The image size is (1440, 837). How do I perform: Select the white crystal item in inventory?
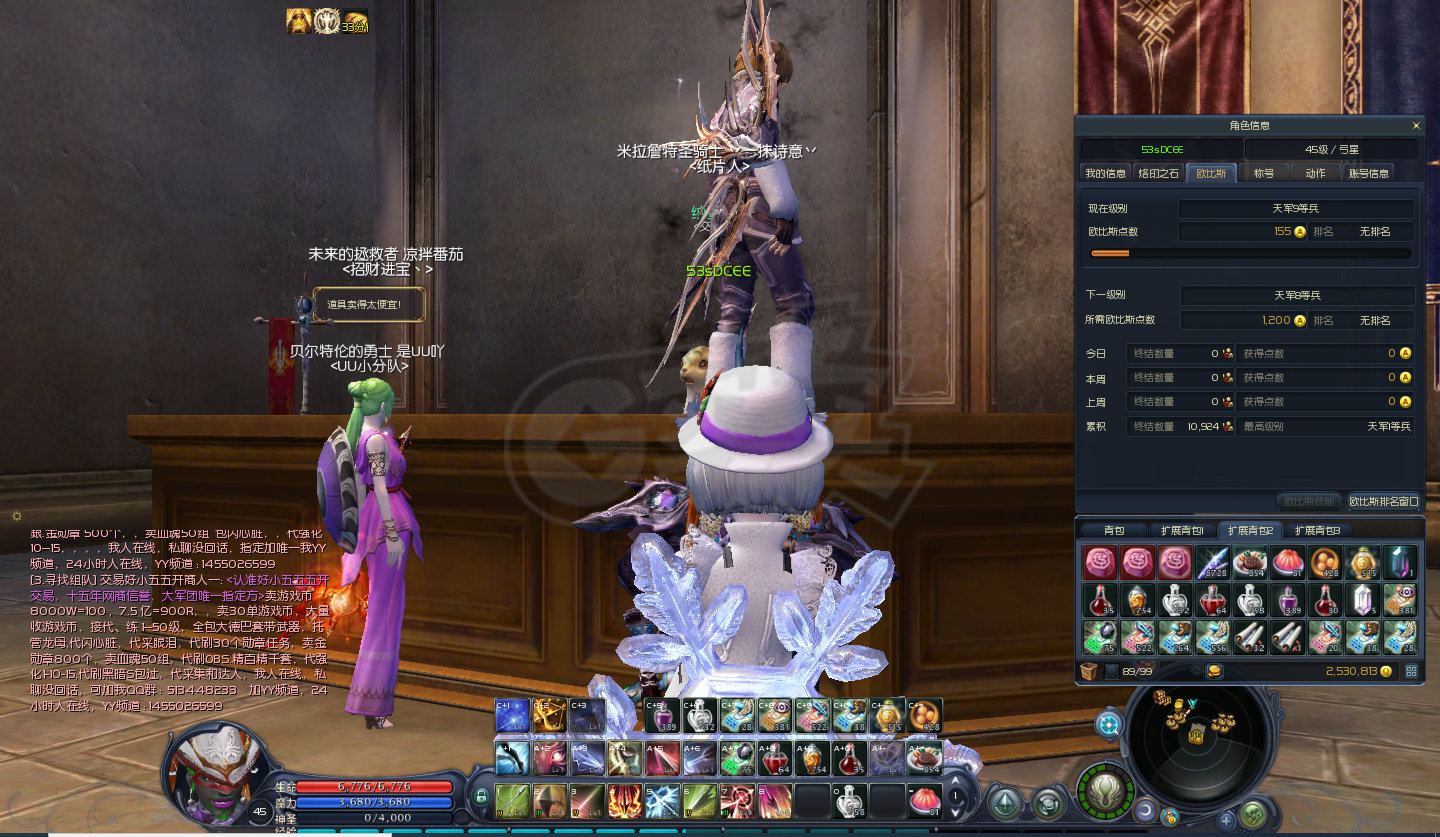[x=1362, y=599]
